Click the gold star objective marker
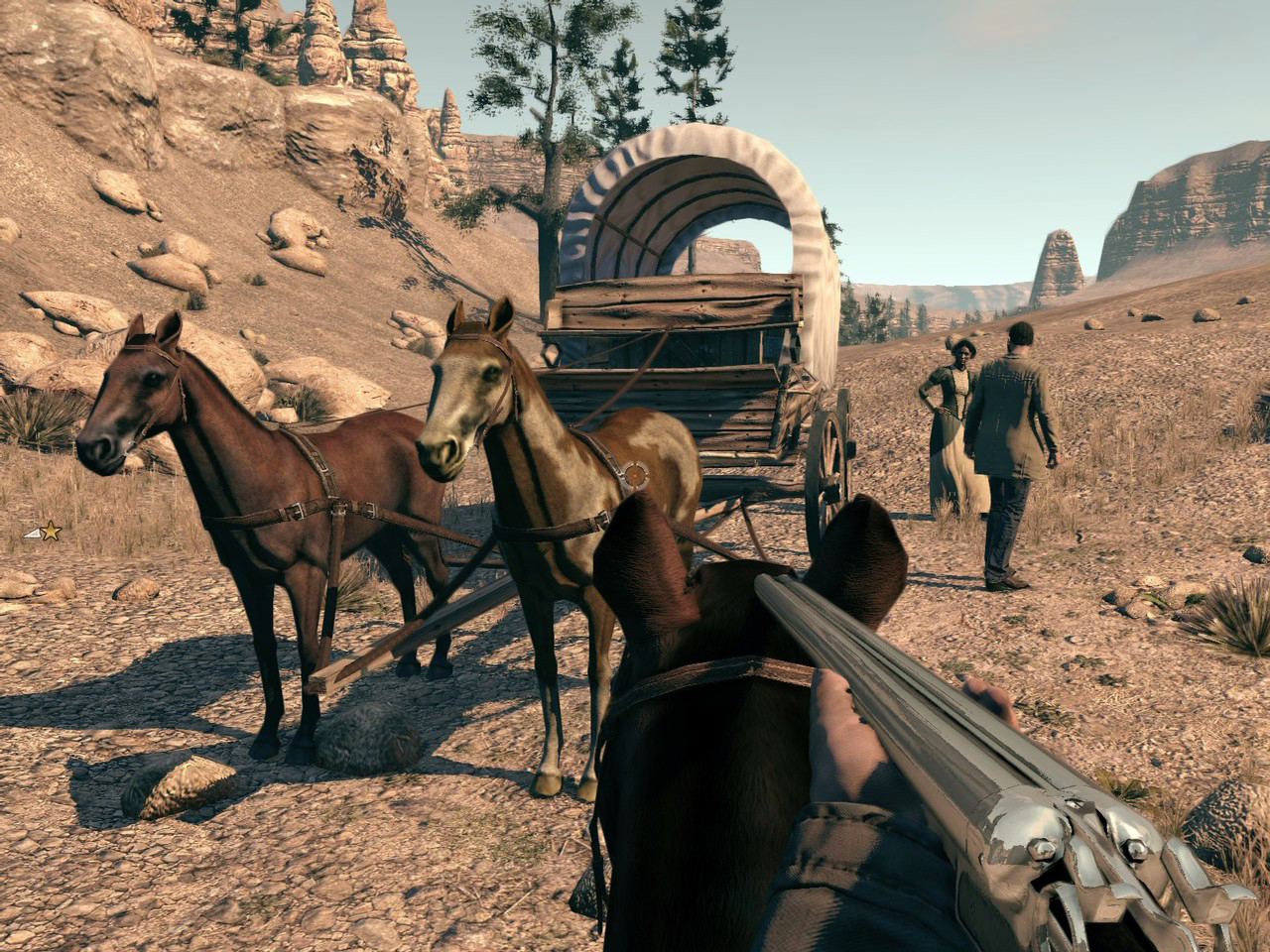This screenshot has height=952, width=1270. point(50,533)
